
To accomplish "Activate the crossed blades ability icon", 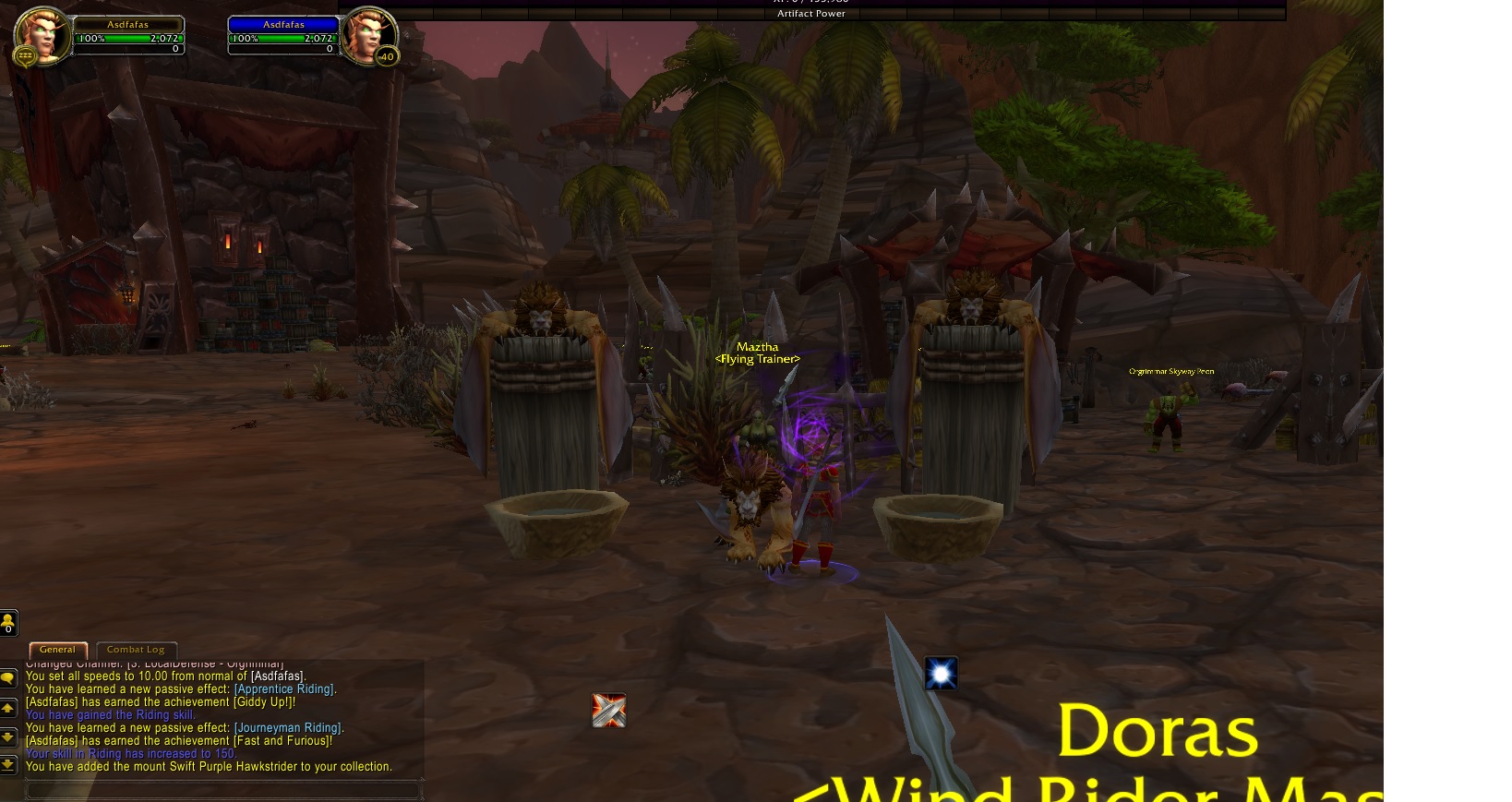I will pos(608,711).
